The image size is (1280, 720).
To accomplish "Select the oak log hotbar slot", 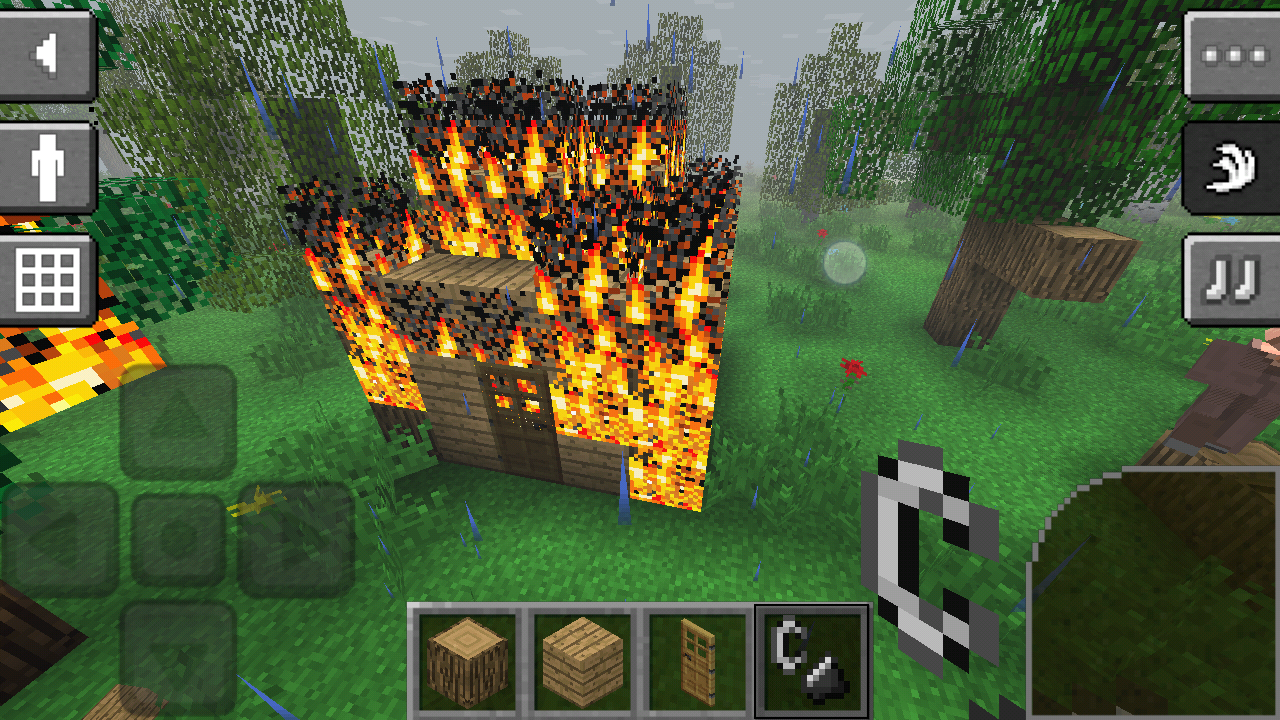I will pos(468,662).
